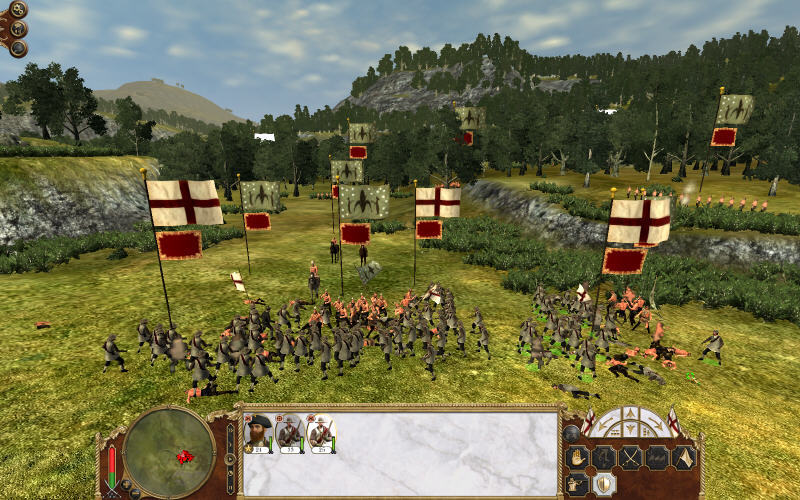
Task: Select the bearded general unit card
Action: [x=259, y=432]
